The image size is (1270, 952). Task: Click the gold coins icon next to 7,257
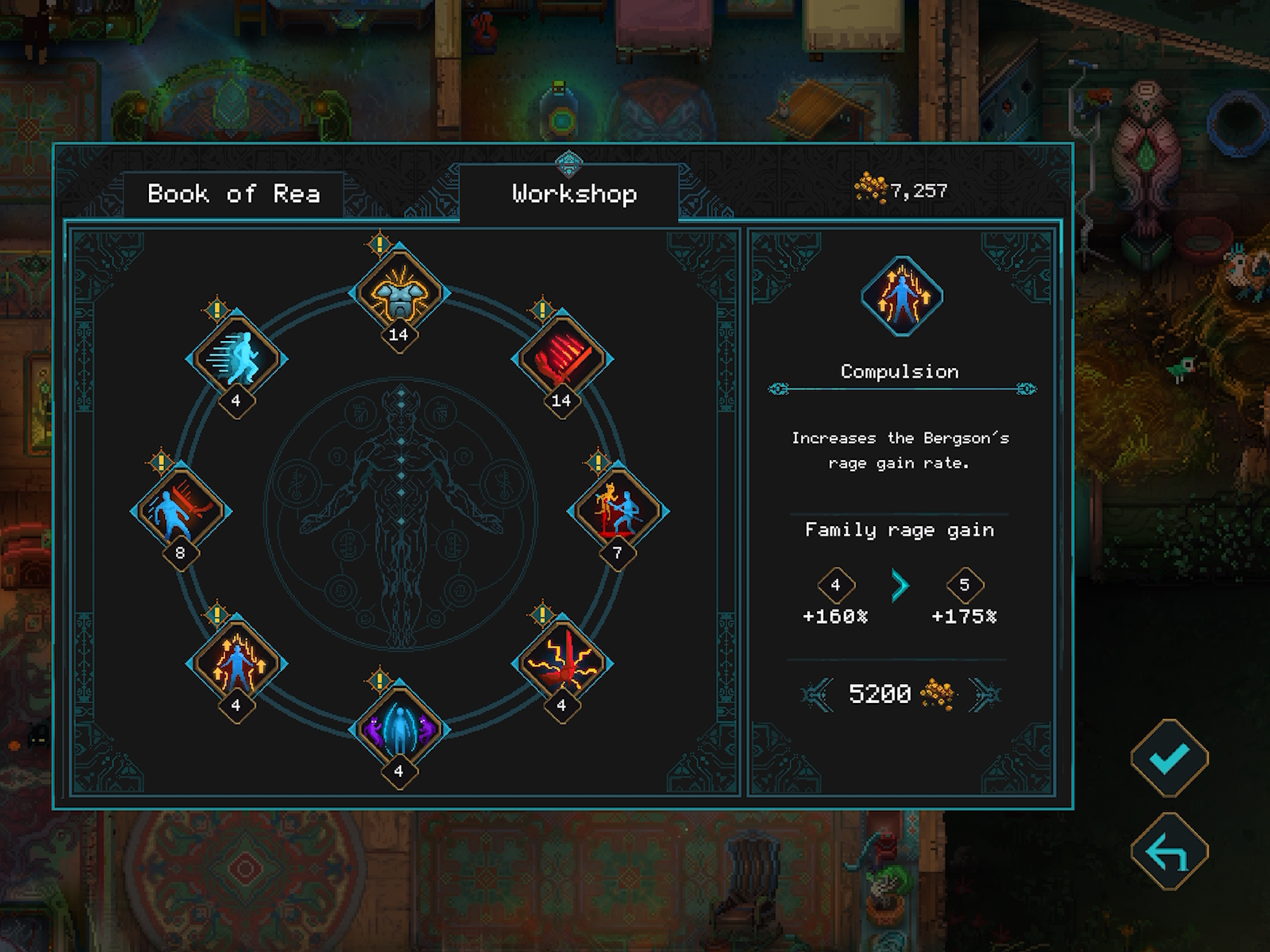pos(872,186)
